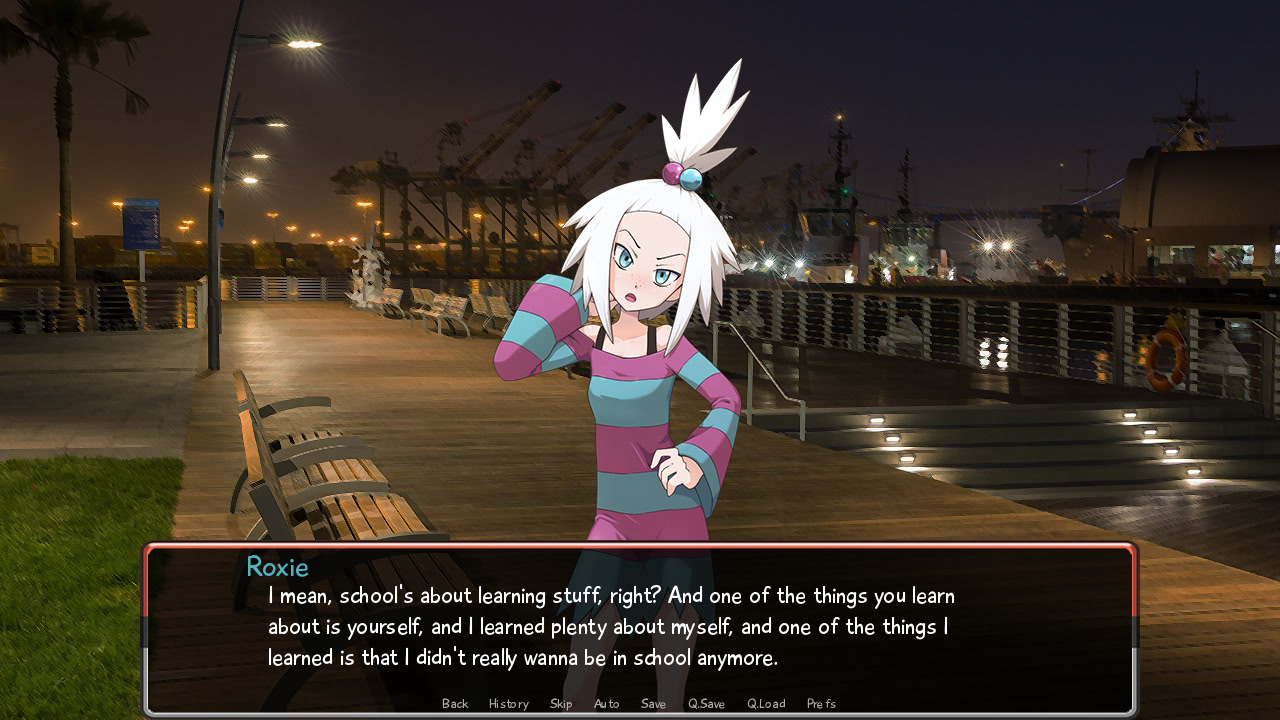Perform a quick save with Q.Save

coord(706,703)
